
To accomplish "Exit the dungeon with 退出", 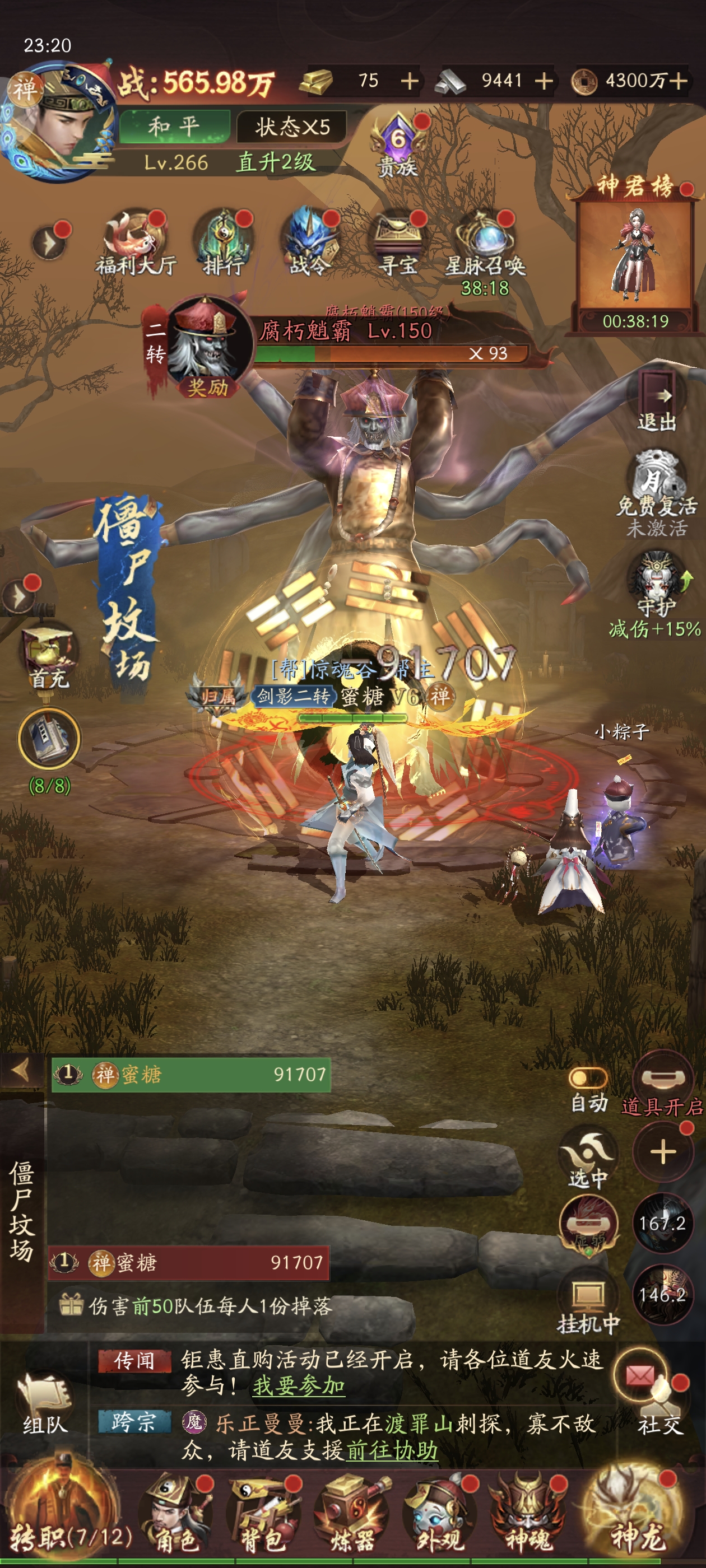I will (x=657, y=402).
